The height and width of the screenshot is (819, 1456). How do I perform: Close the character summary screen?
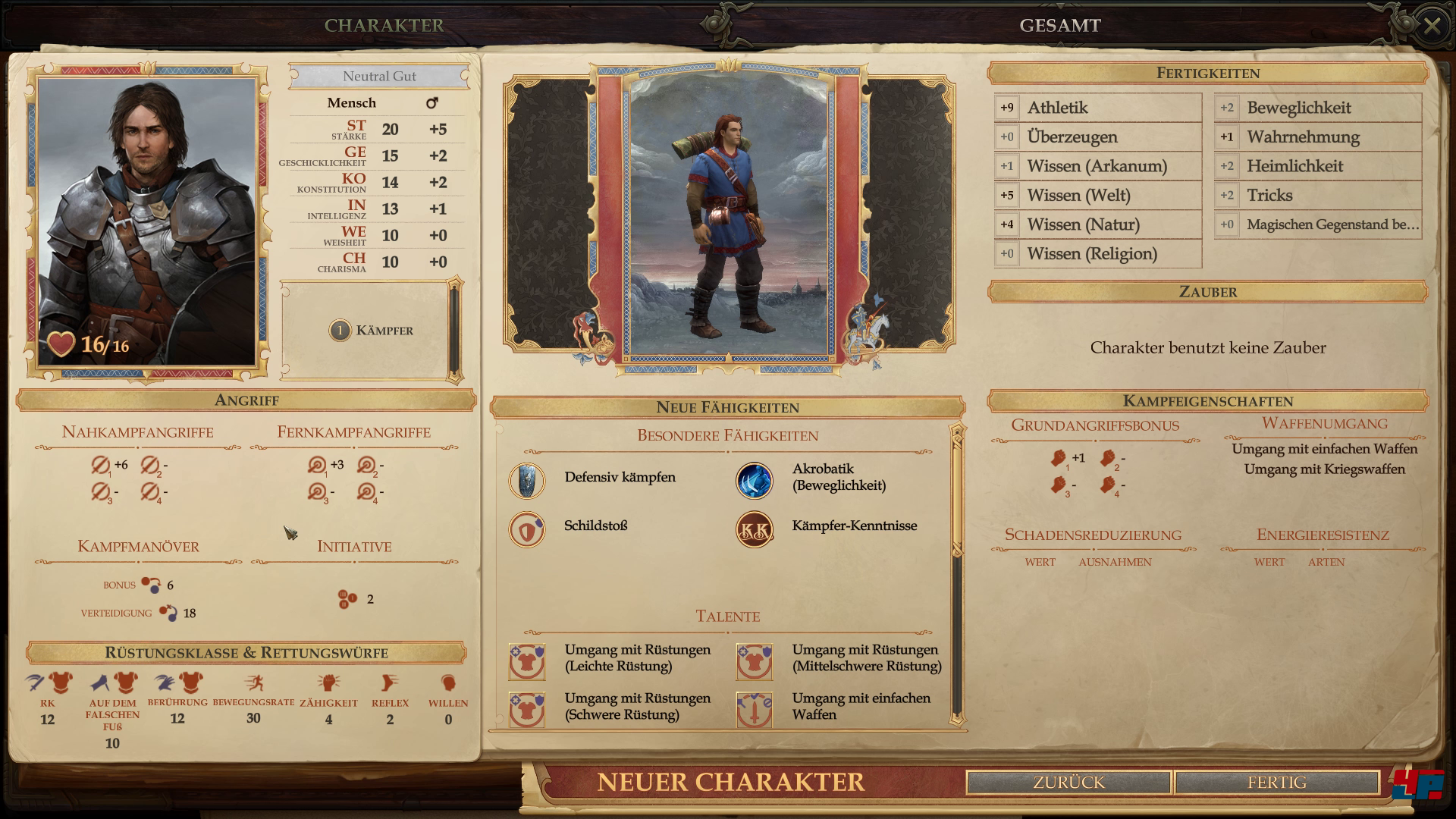pos(1431,27)
